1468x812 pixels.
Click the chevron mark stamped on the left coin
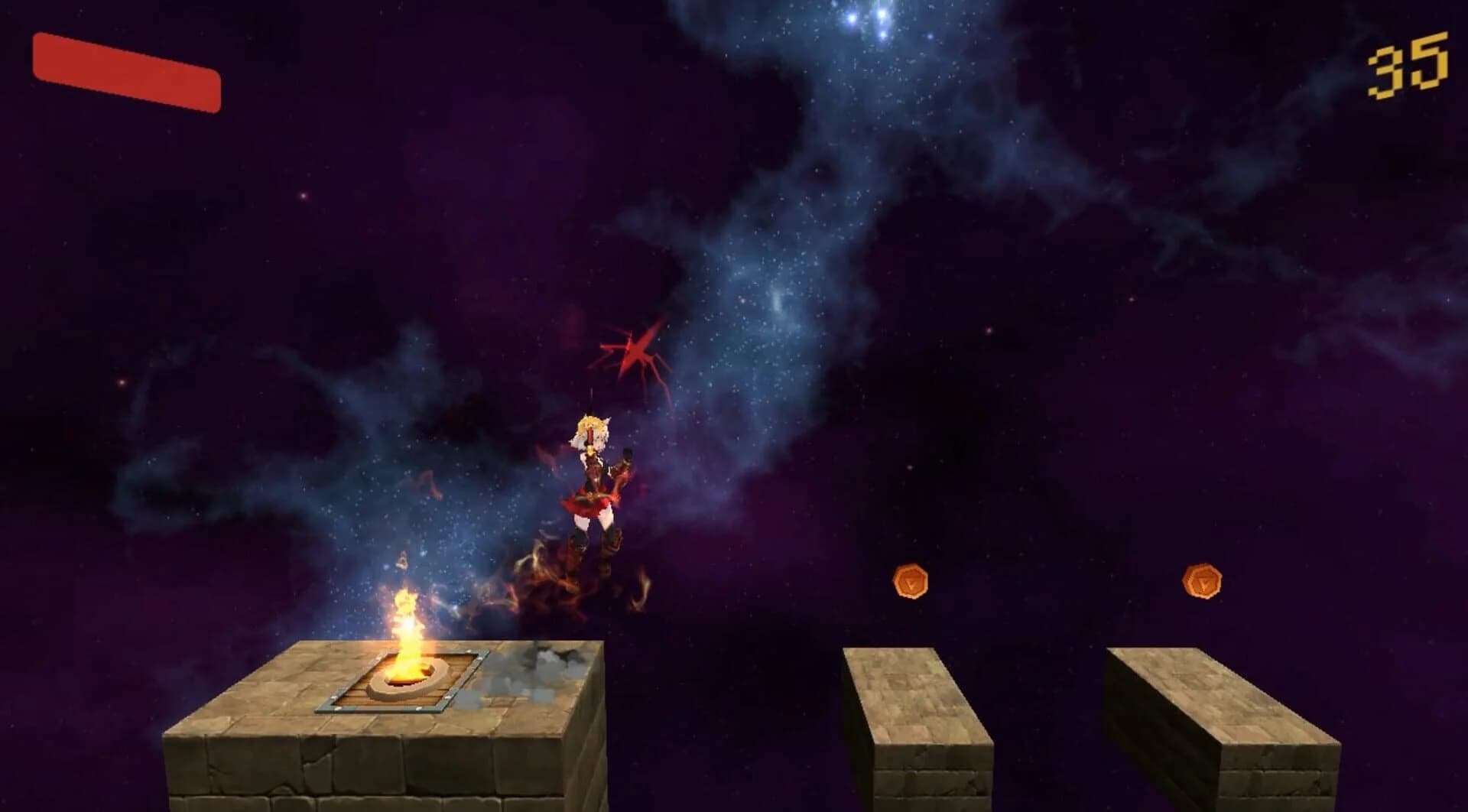point(910,583)
